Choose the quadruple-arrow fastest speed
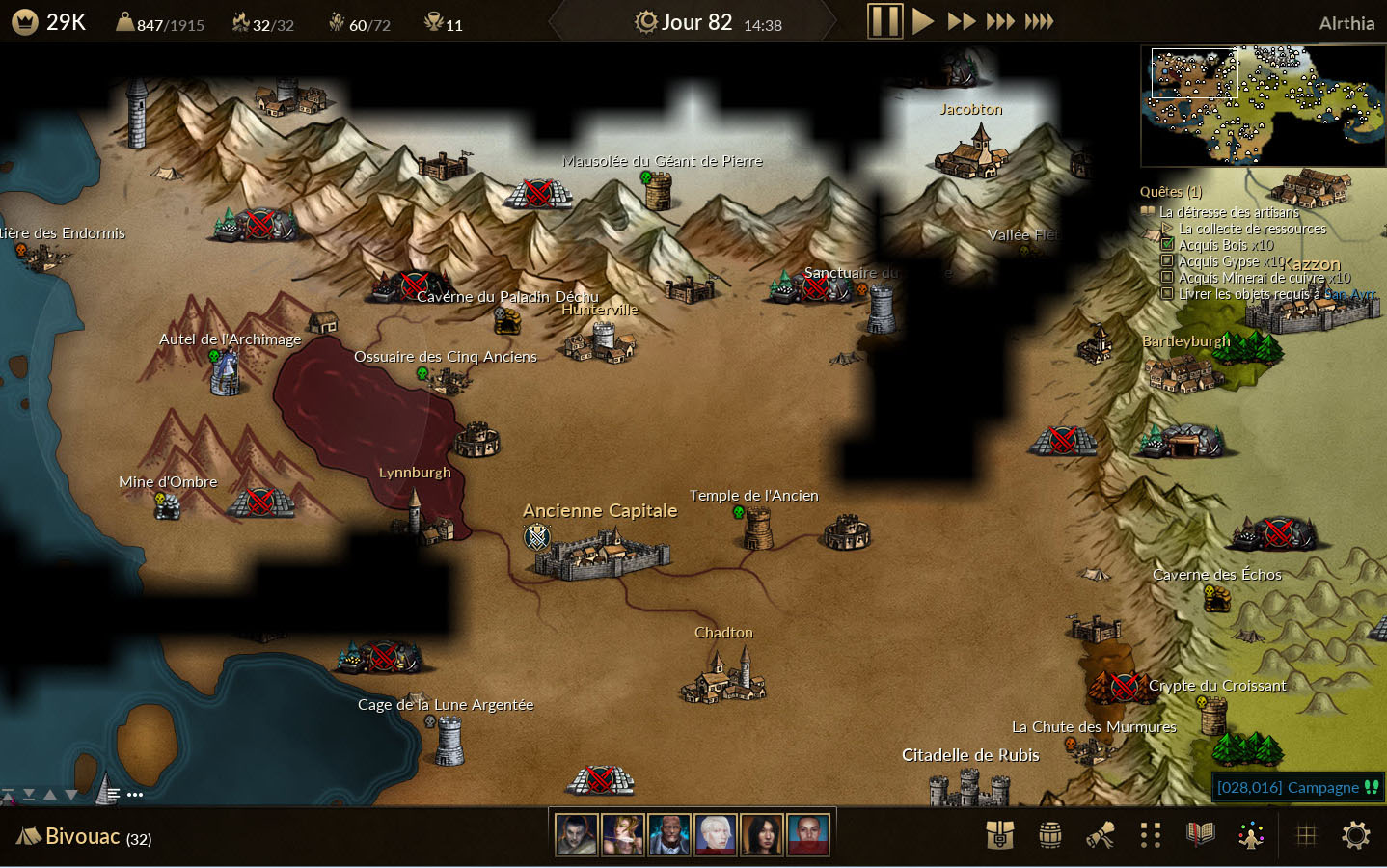The width and height of the screenshot is (1387, 868). point(1039,21)
